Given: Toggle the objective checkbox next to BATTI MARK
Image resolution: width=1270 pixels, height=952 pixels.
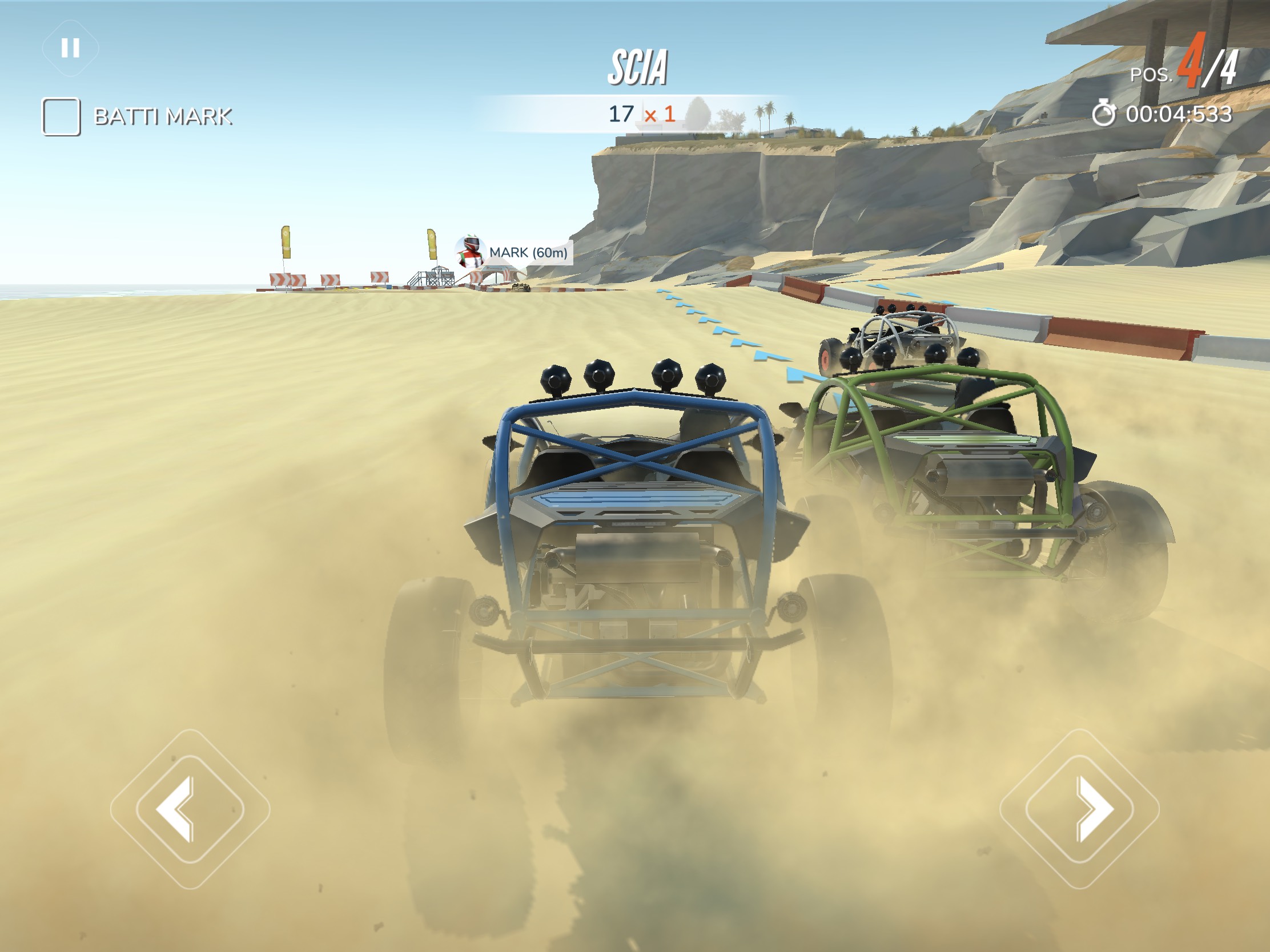Looking at the screenshot, I should pos(61,115).
